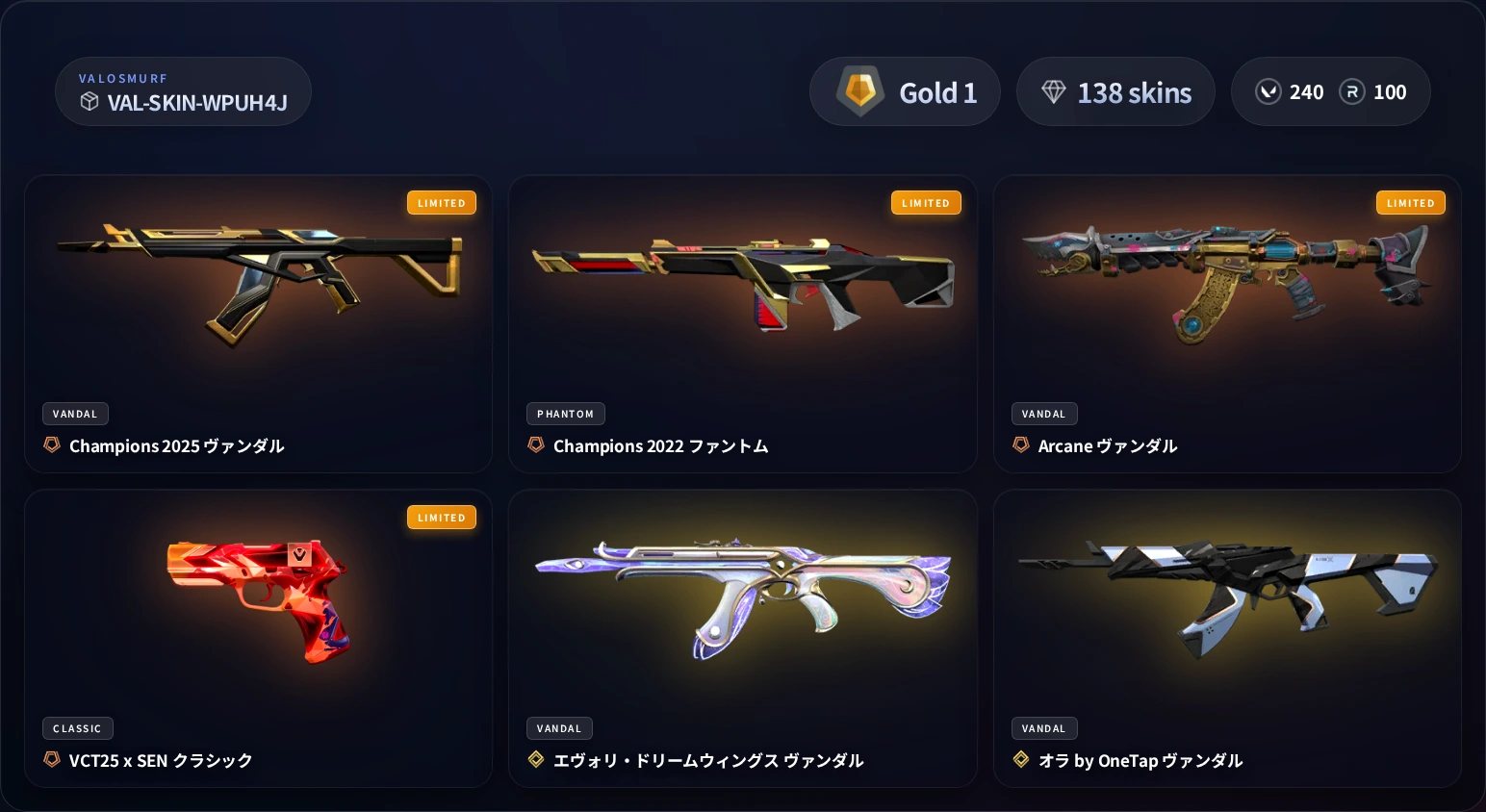Click the VAL-SKIN-WPUH4J account code
The height and width of the screenshot is (812, 1486).
pyautogui.click(x=197, y=103)
